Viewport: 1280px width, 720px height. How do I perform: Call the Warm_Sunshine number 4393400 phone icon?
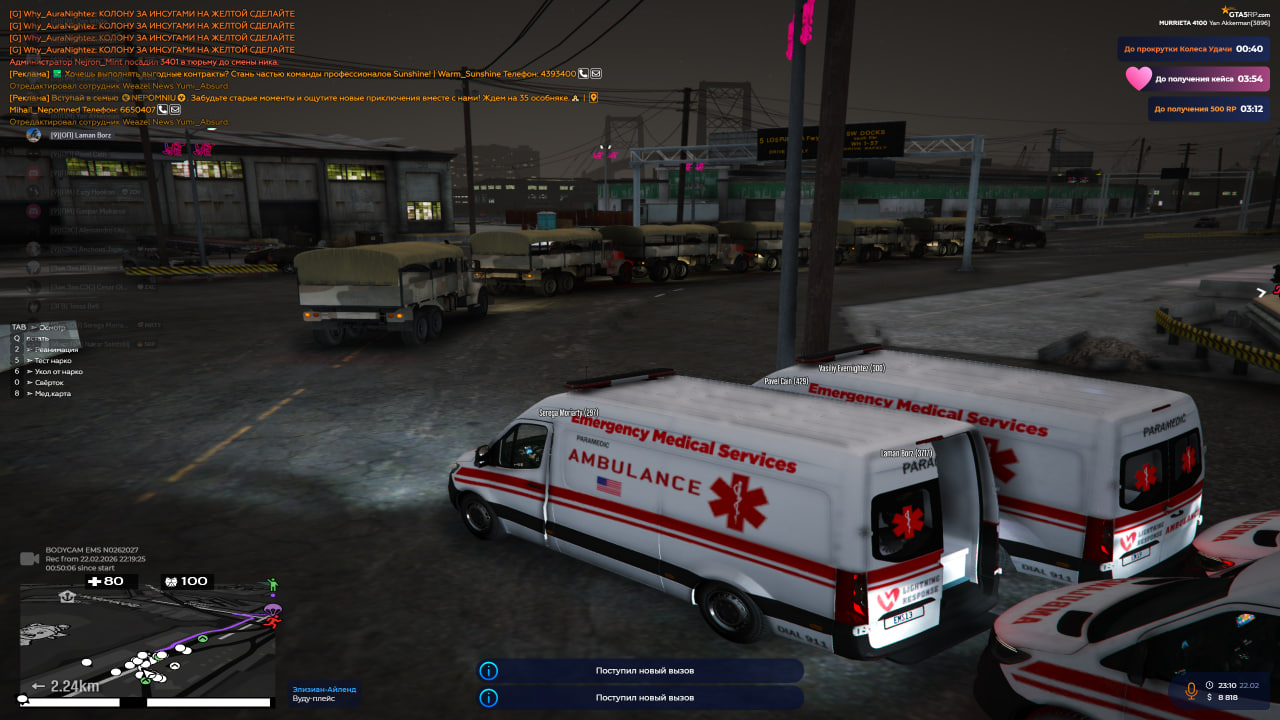pos(584,74)
